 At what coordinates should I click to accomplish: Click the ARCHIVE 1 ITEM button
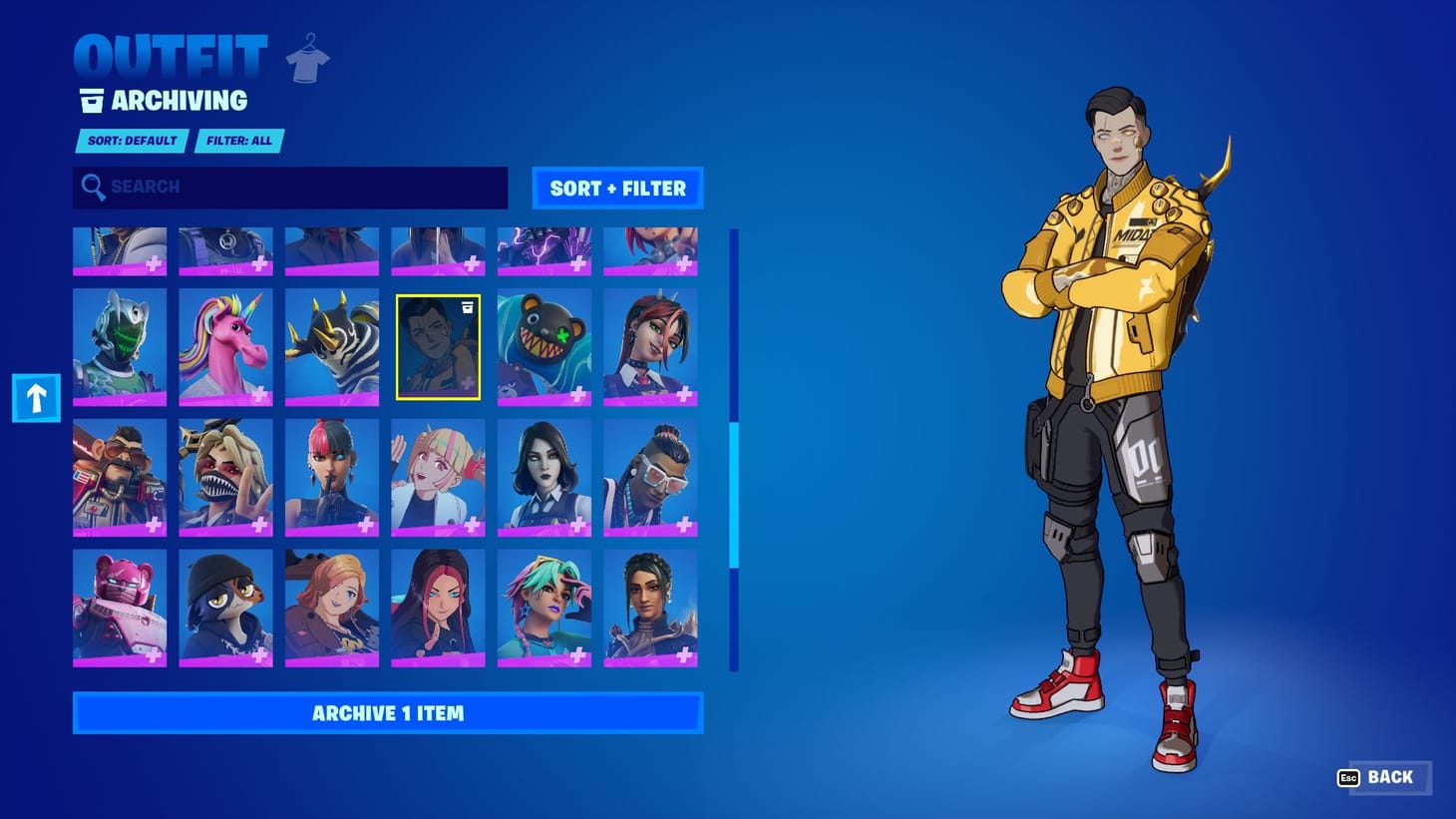[388, 712]
